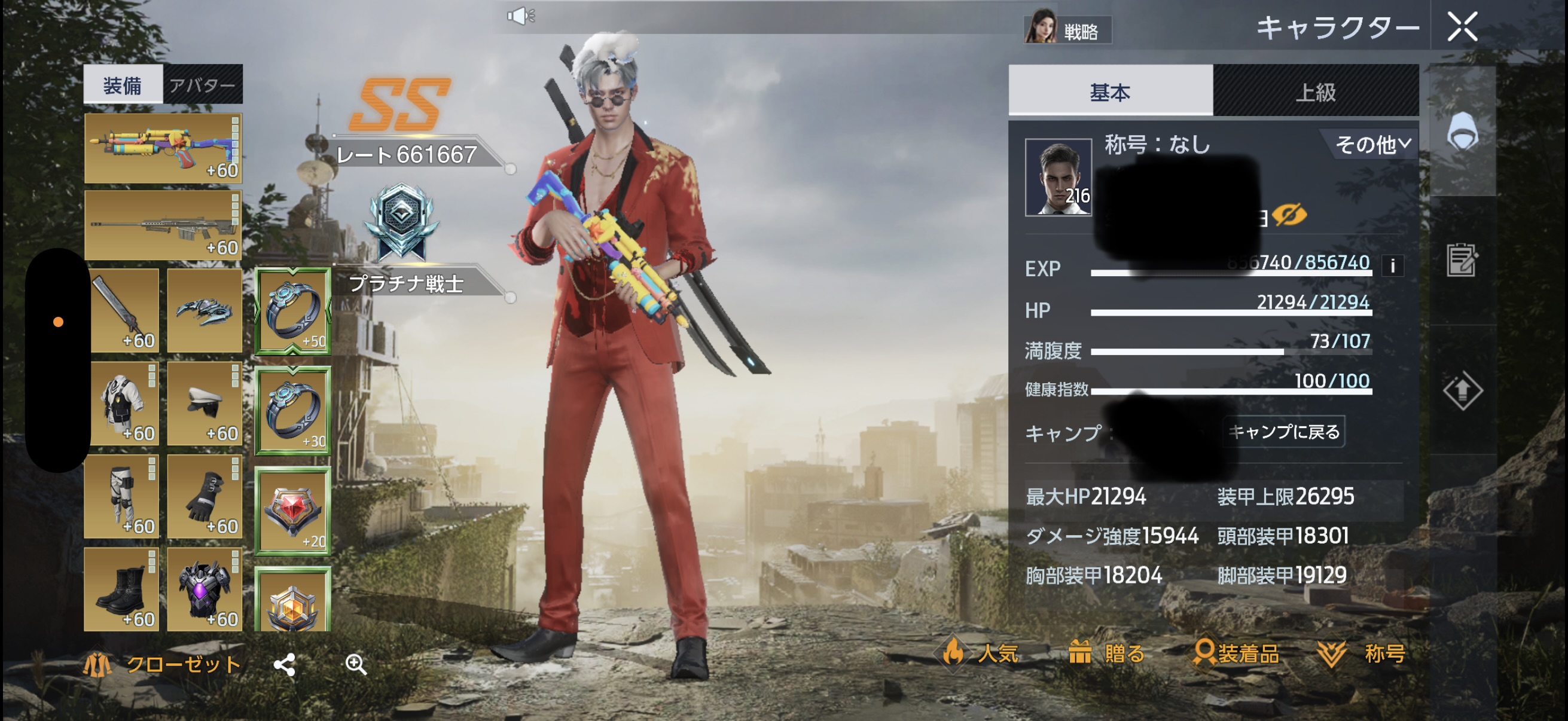Share the character via share icon

pos(284,664)
